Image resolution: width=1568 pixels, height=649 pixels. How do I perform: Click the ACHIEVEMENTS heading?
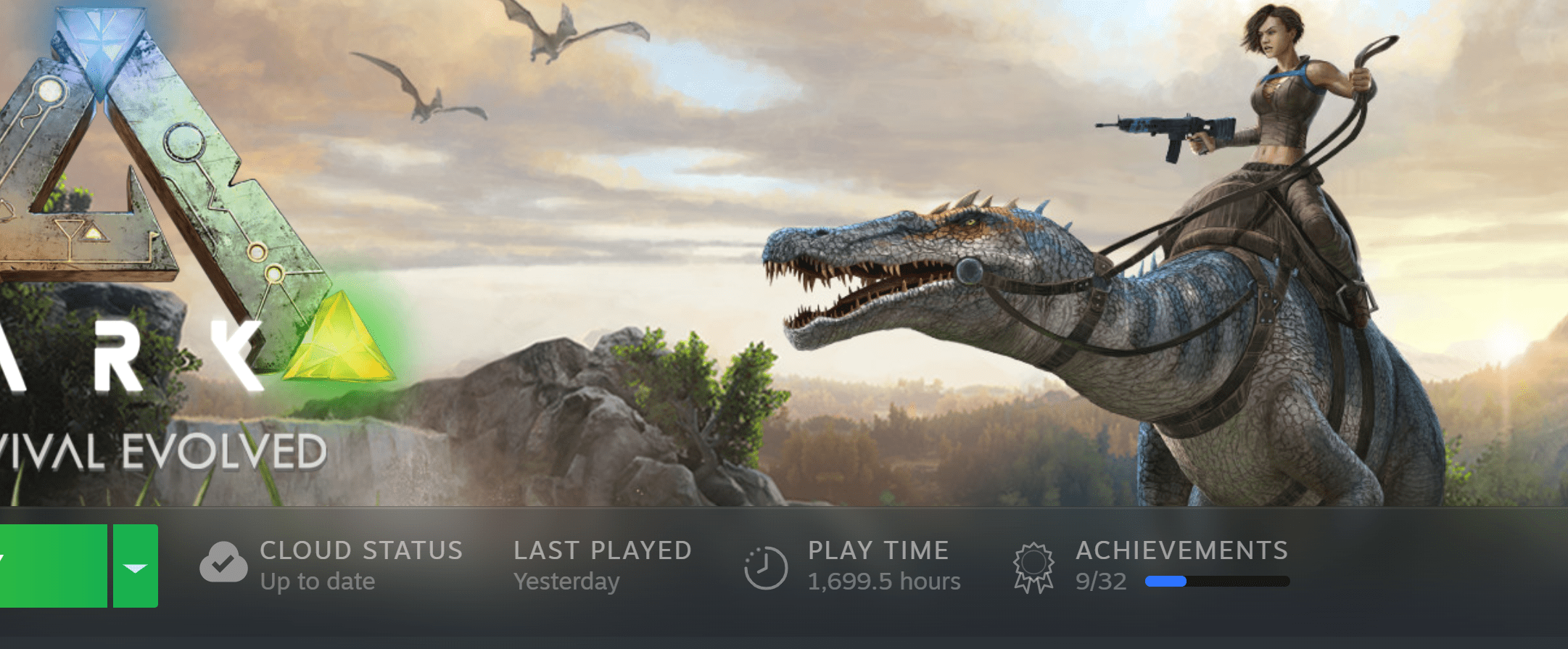pos(1182,550)
